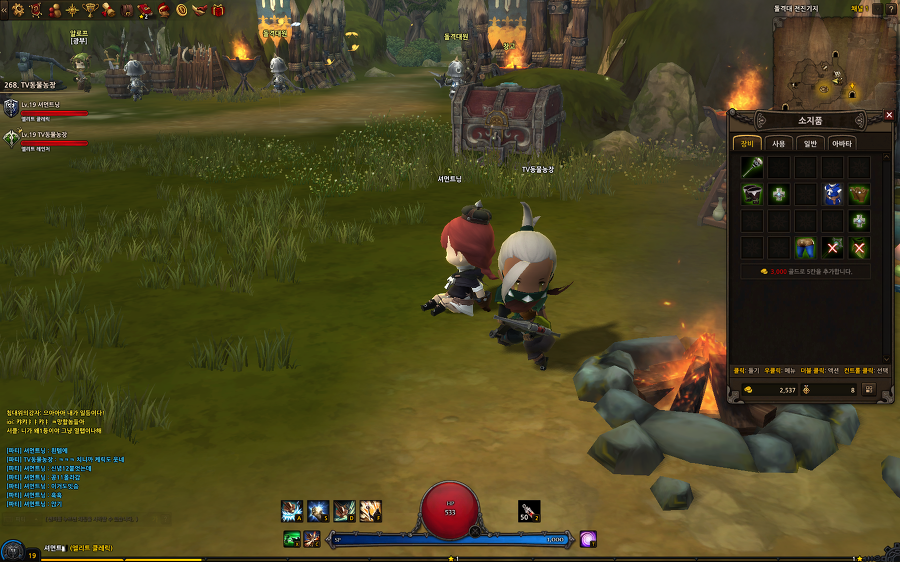Click the backpack icon in top bar
The width and height of the screenshot is (900, 562).
127,10
